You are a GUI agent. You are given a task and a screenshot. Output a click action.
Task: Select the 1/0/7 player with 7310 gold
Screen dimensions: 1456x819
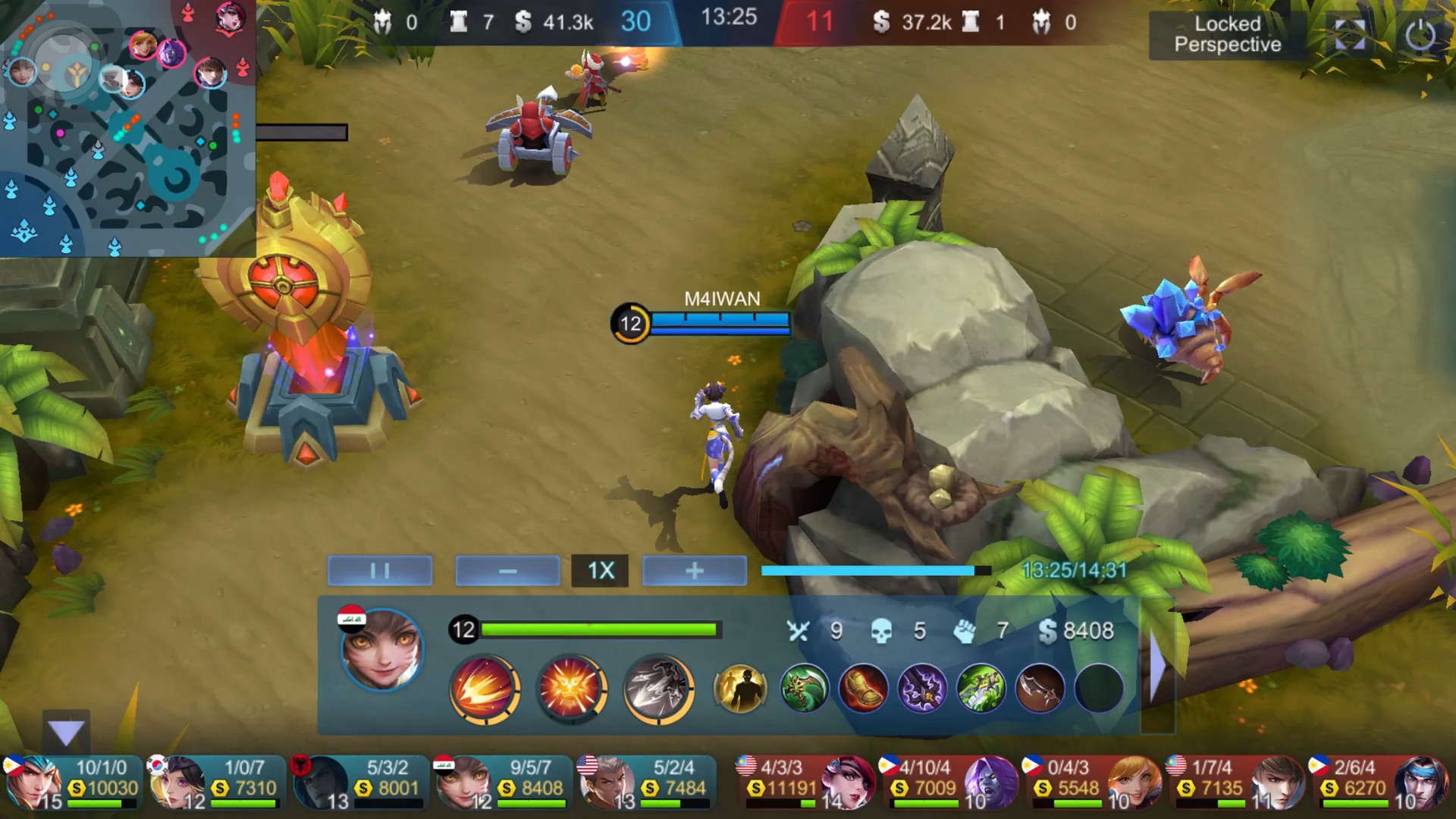(215, 782)
